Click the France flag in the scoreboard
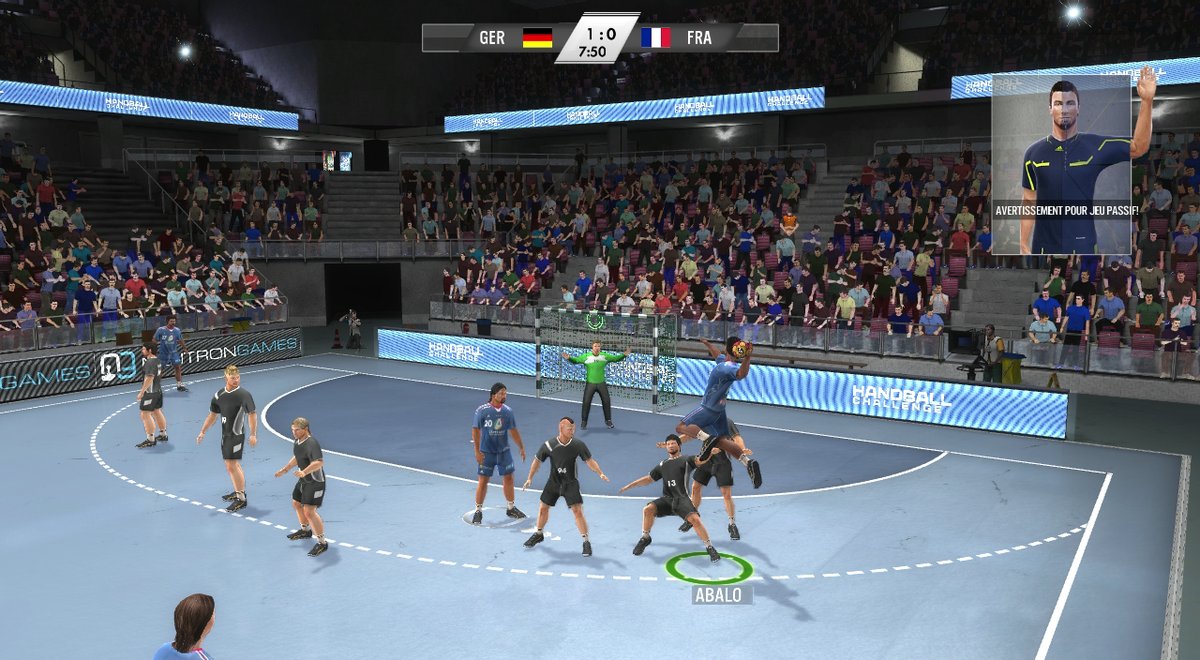The width and height of the screenshot is (1200, 660). [656, 38]
